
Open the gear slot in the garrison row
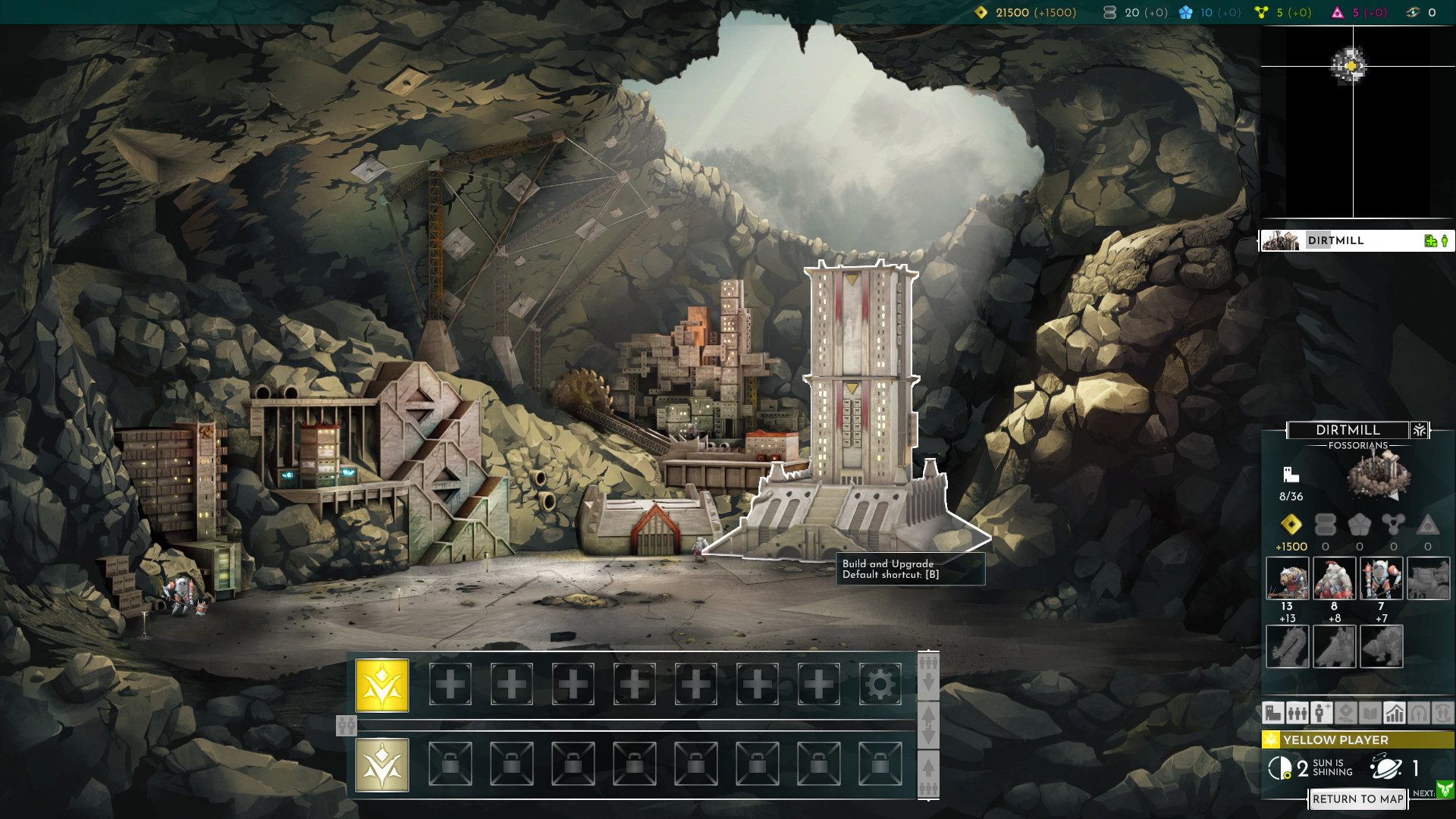point(880,685)
